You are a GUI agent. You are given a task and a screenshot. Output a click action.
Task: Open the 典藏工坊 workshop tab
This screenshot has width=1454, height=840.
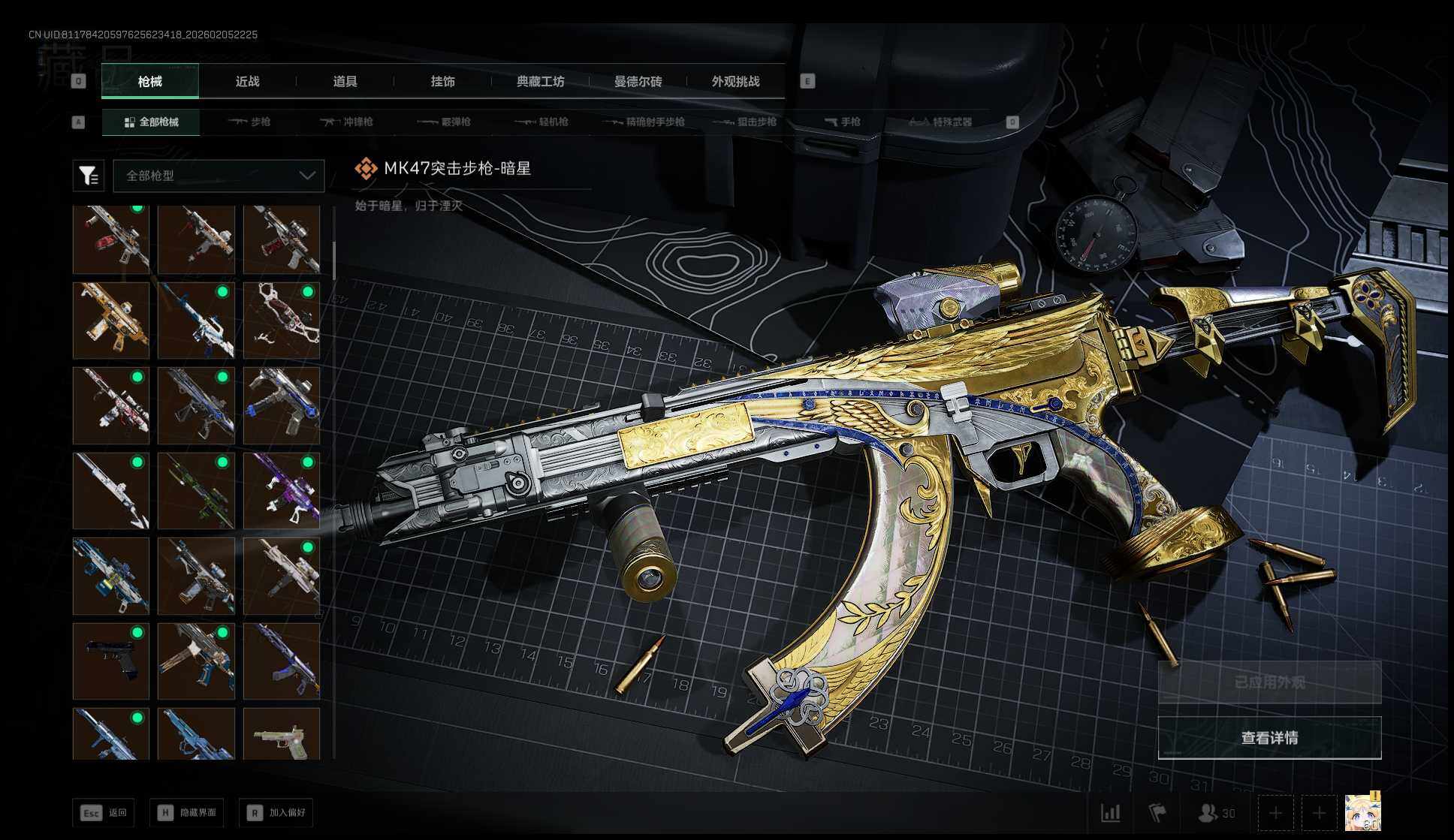[x=540, y=81]
